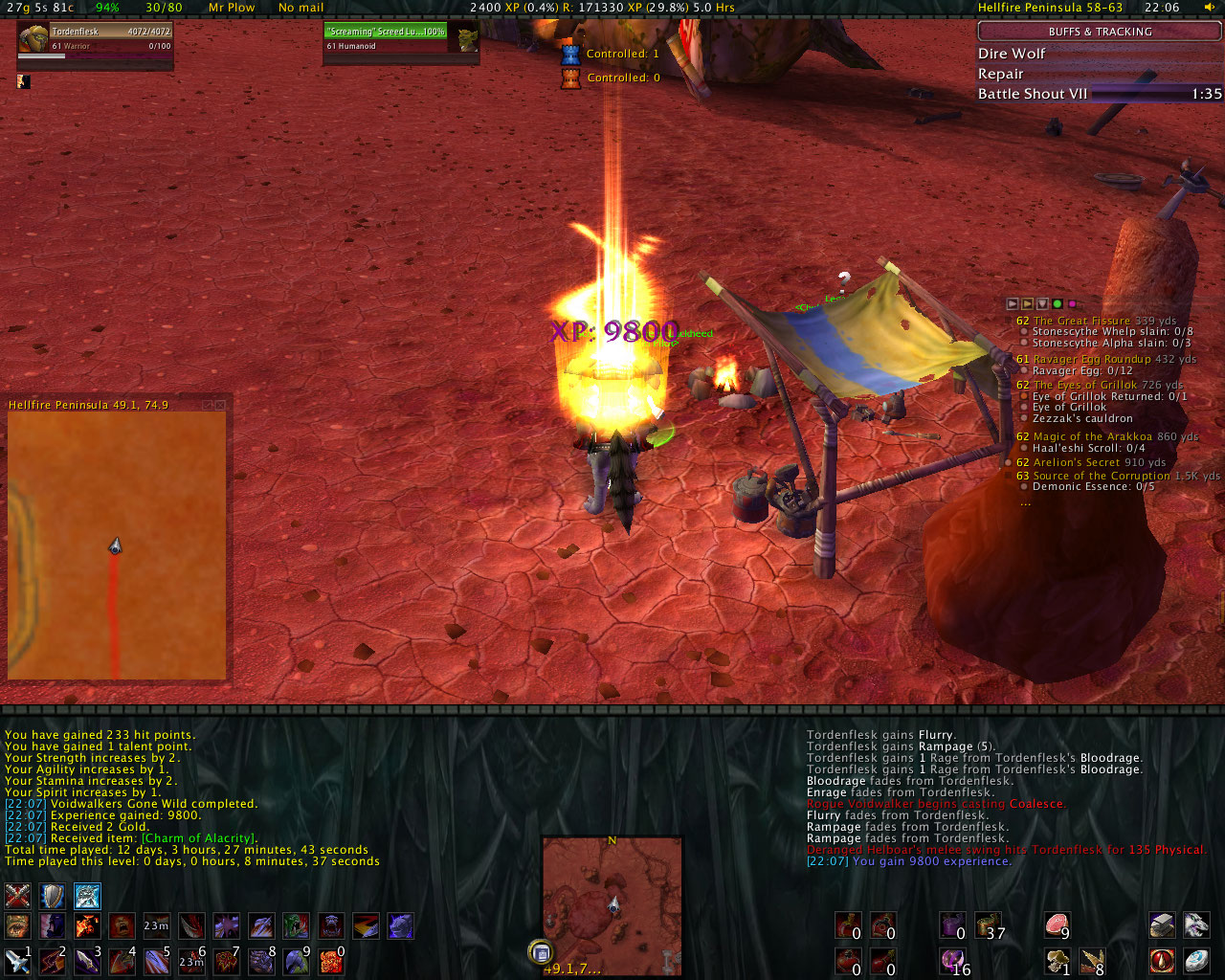Summon the white Dire Wolf mount icon
This screenshot has height=980, width=1225.
pos(1196,924)
